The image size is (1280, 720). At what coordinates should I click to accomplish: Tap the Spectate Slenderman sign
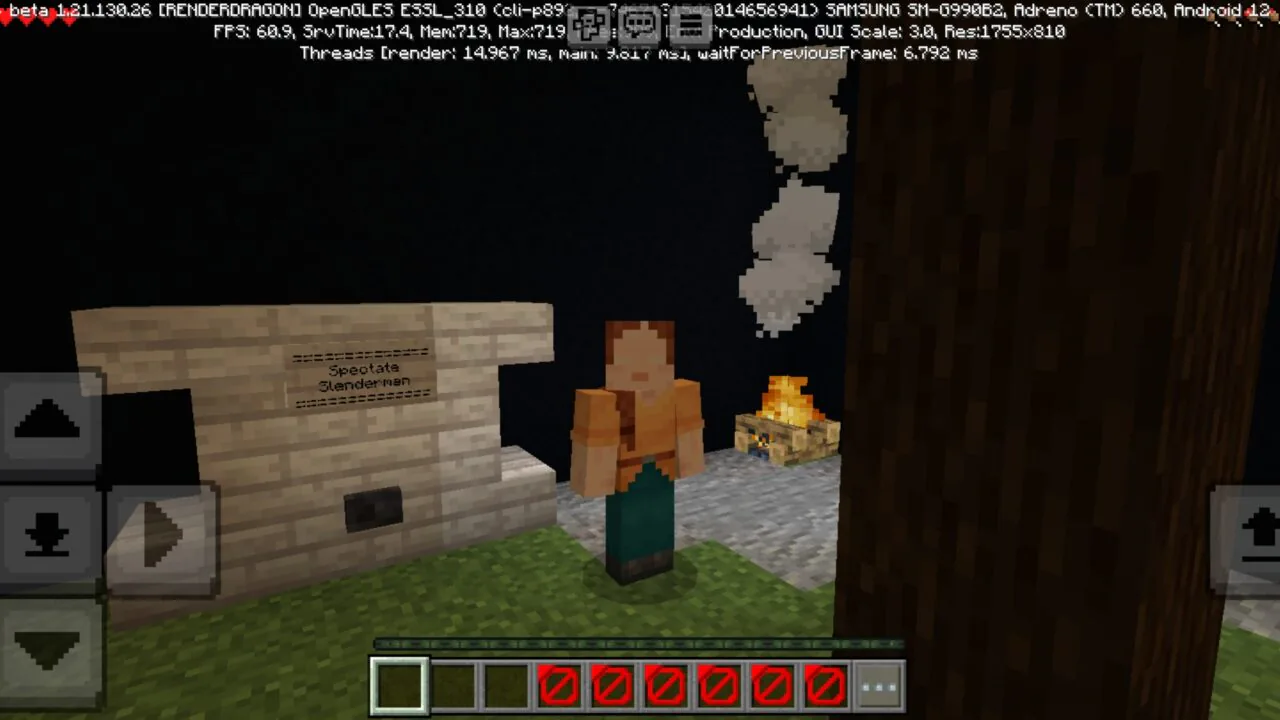click(363, 377)
